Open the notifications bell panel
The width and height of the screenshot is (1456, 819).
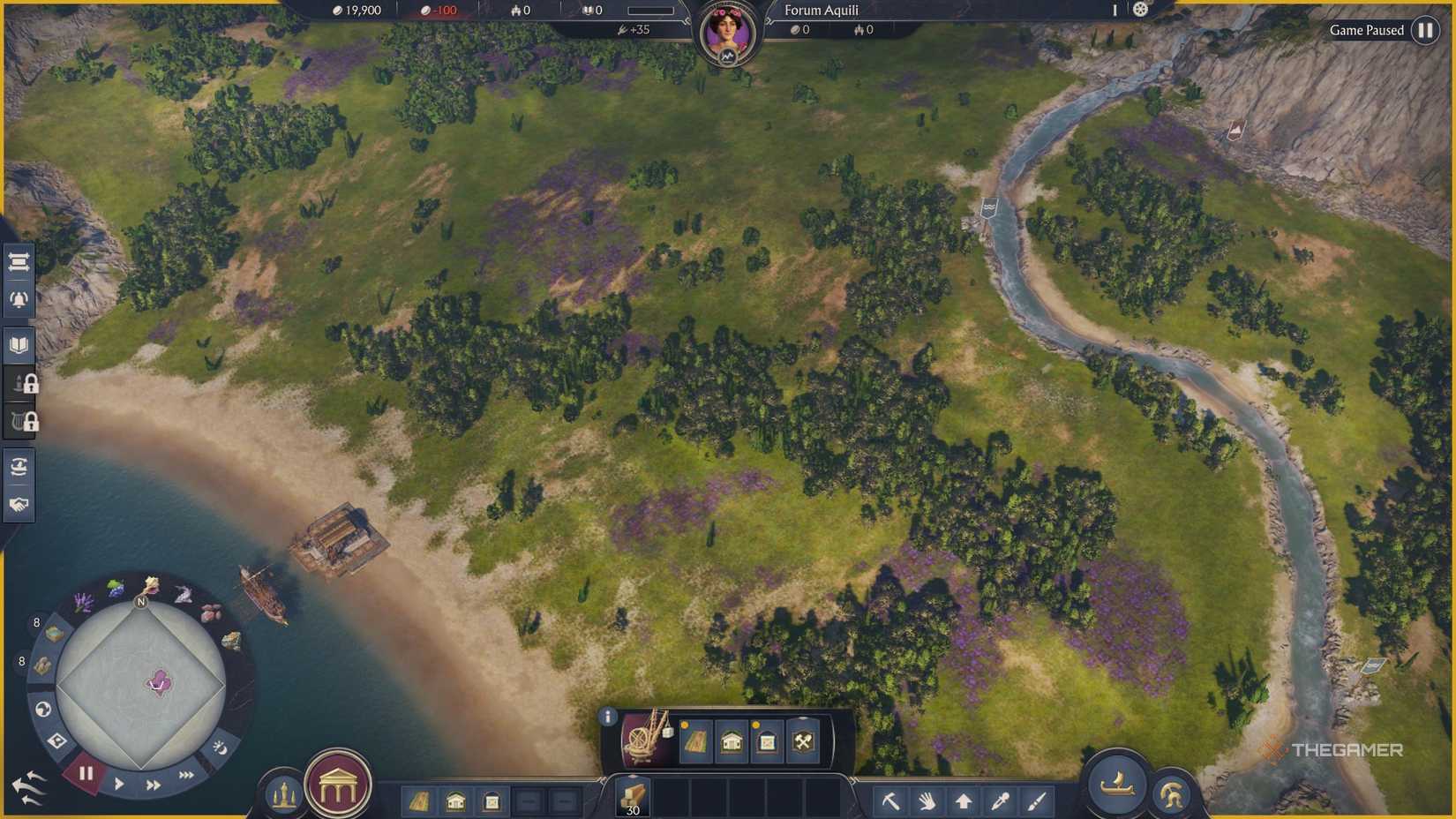pos(18,300)
